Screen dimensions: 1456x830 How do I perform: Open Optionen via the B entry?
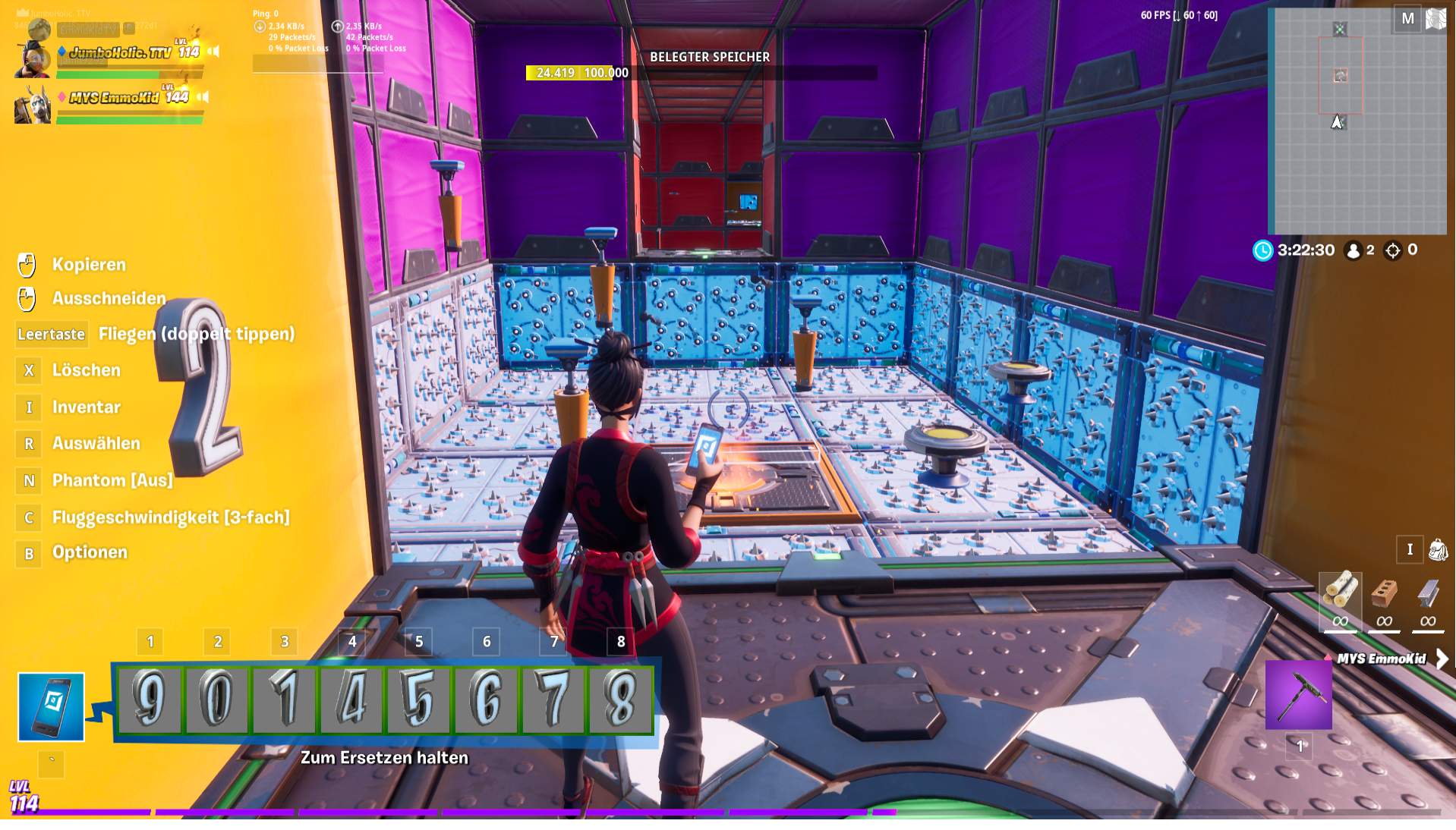(x=89, y=552)
